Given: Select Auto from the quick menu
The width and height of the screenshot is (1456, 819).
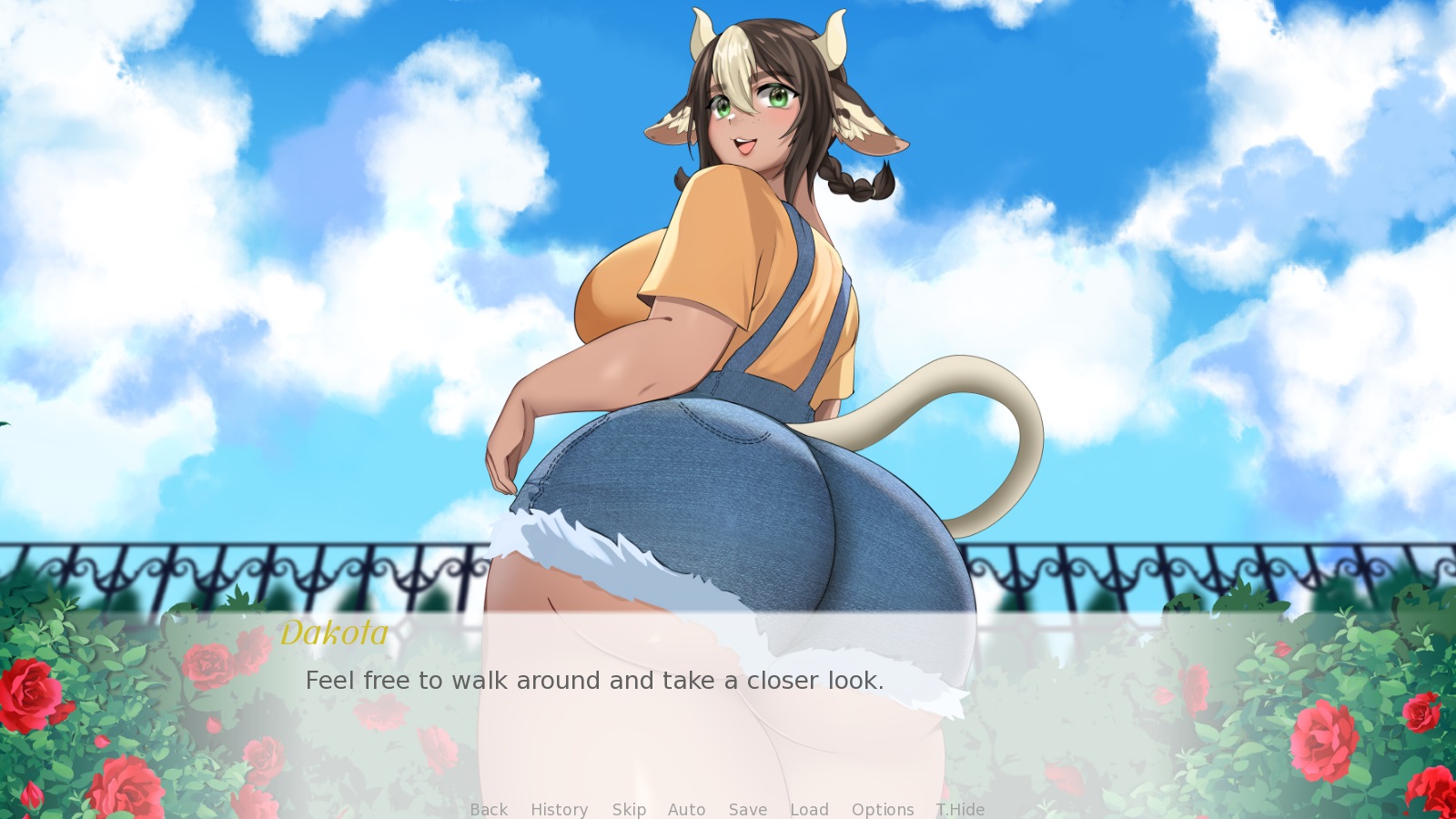Looking at the screenshot, I should click(687, 809).
